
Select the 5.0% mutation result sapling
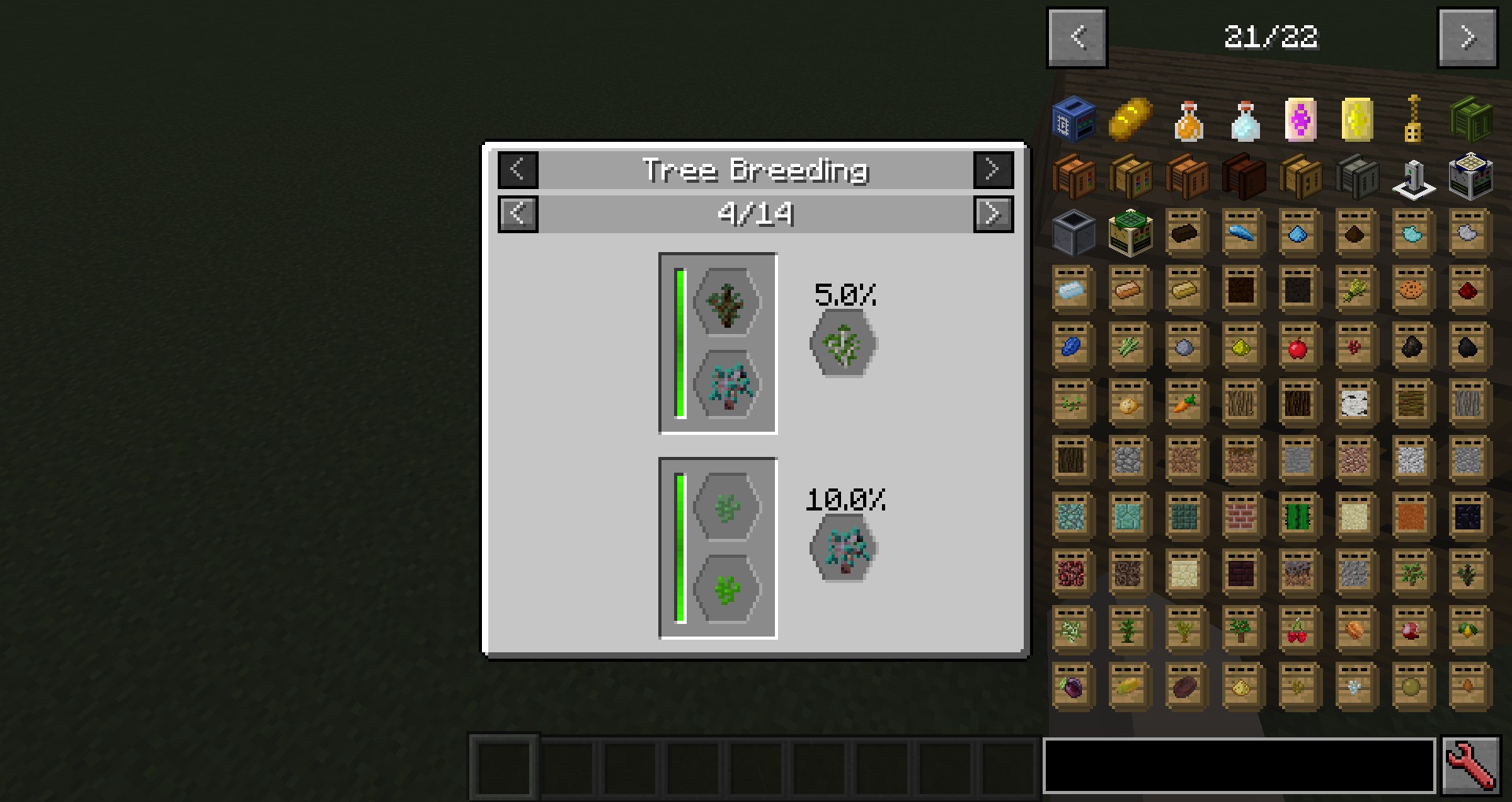[x=843, y=344]
